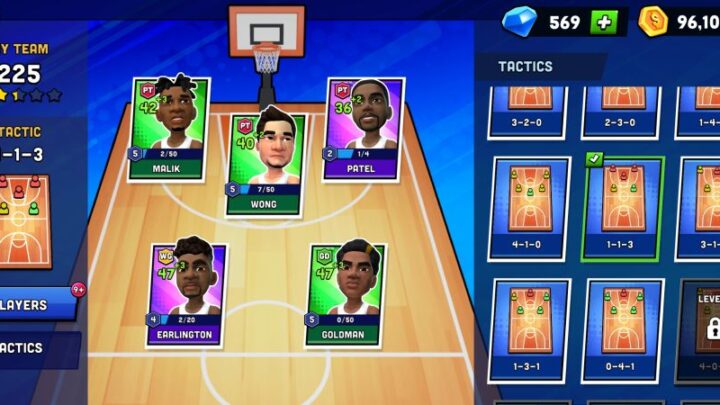Pick the 0-4-1 tactic

click(x=622, y=330)
